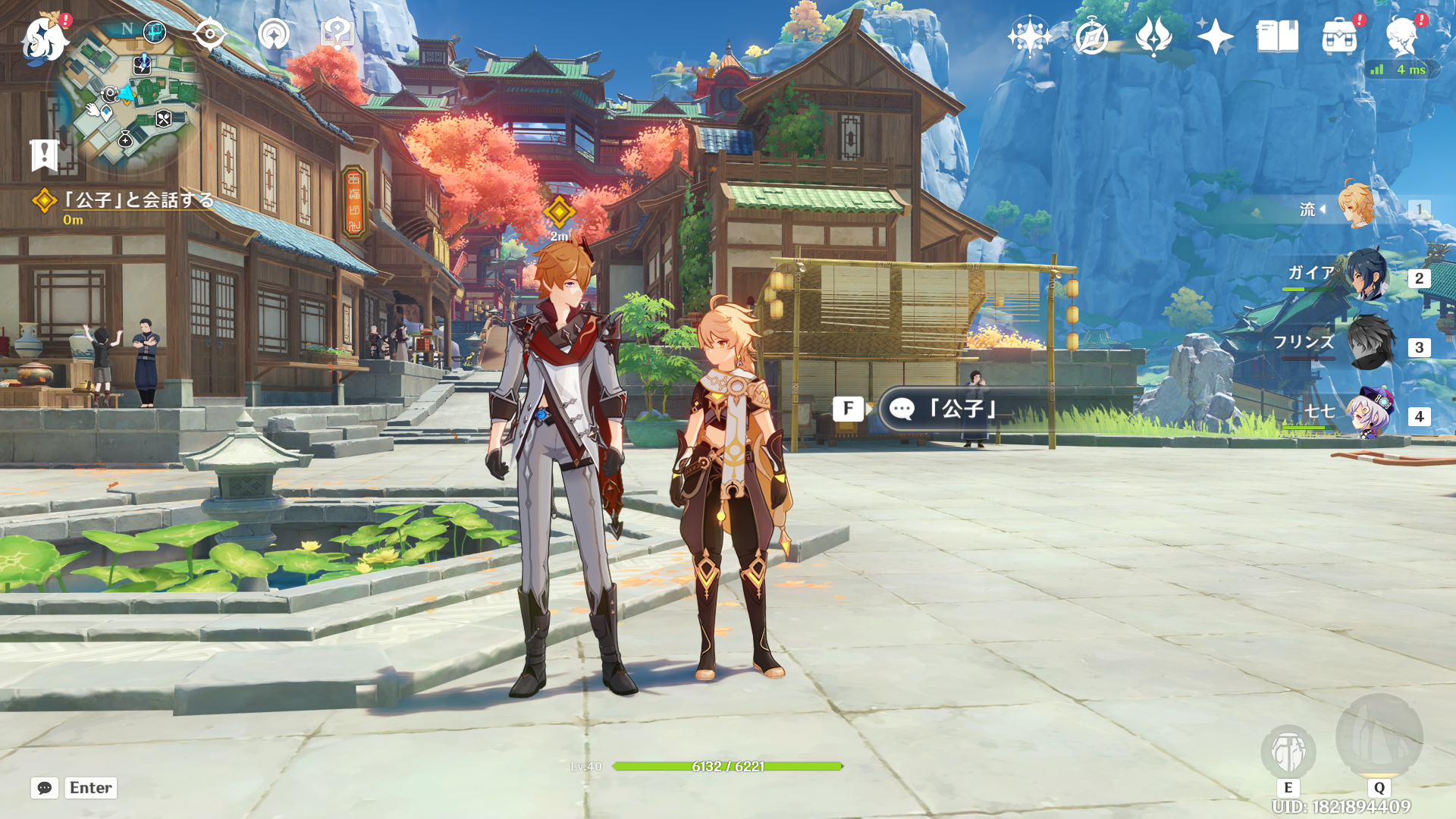Open the open-book handbook icon
This screenshot has height=819, width=1456.
click(x=1277, y=36)
